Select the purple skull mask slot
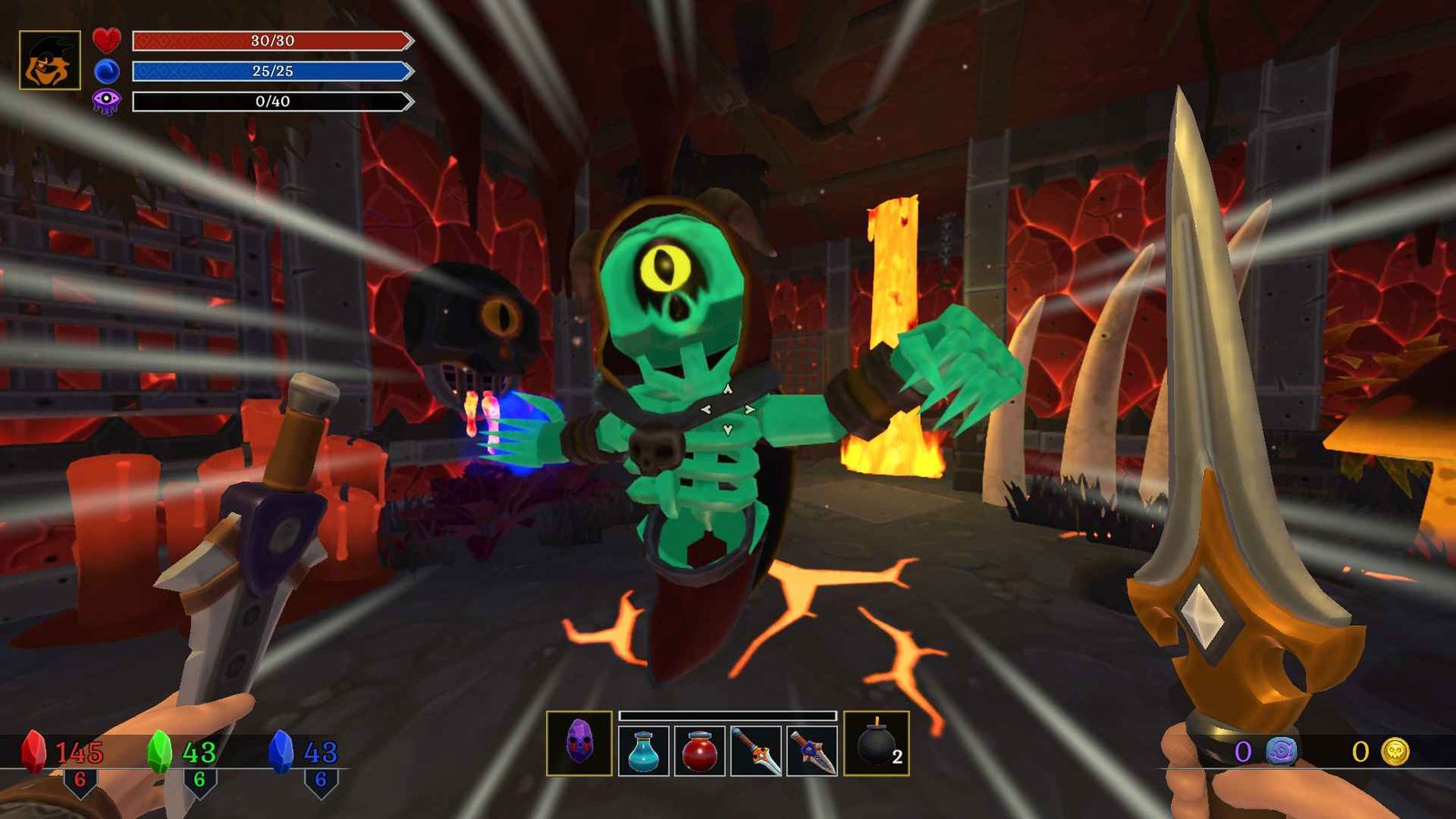 point(580,743)
